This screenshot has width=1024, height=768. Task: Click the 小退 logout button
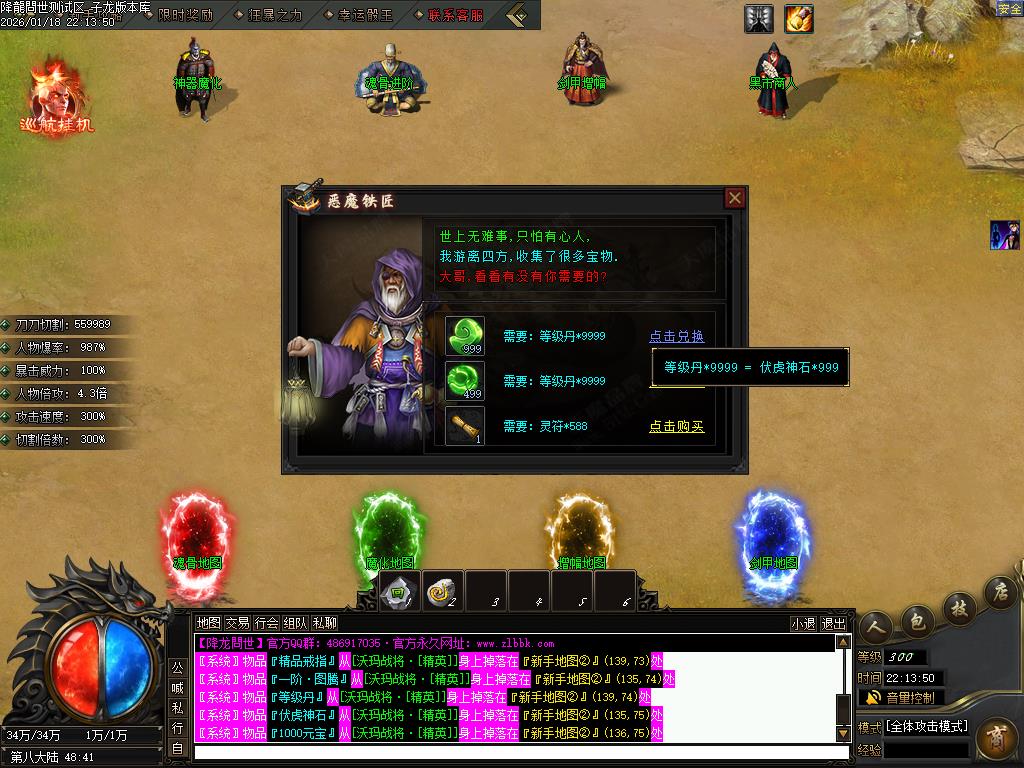point(803,623)
